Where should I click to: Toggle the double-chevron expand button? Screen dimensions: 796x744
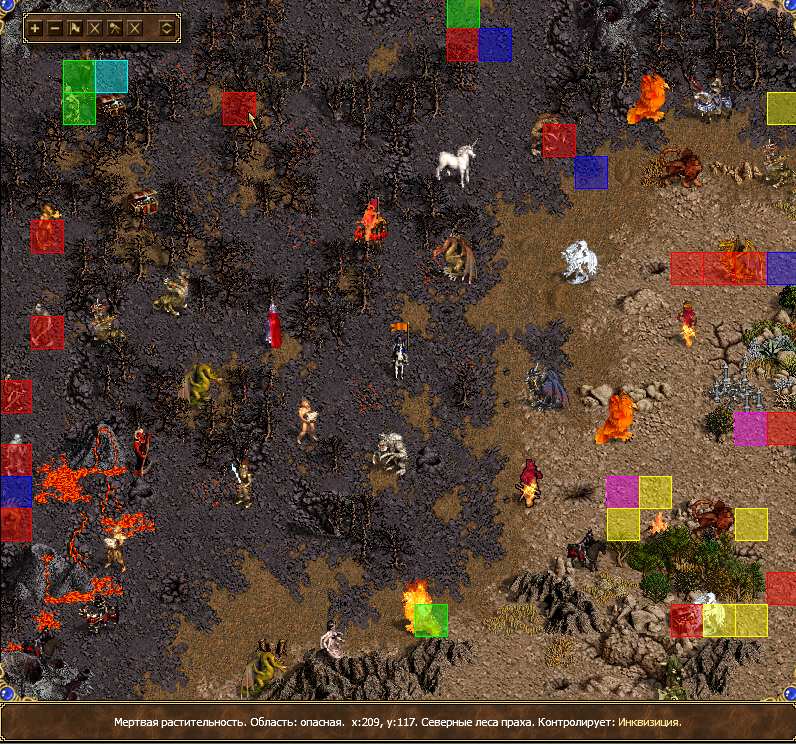(x=166, y=28)
